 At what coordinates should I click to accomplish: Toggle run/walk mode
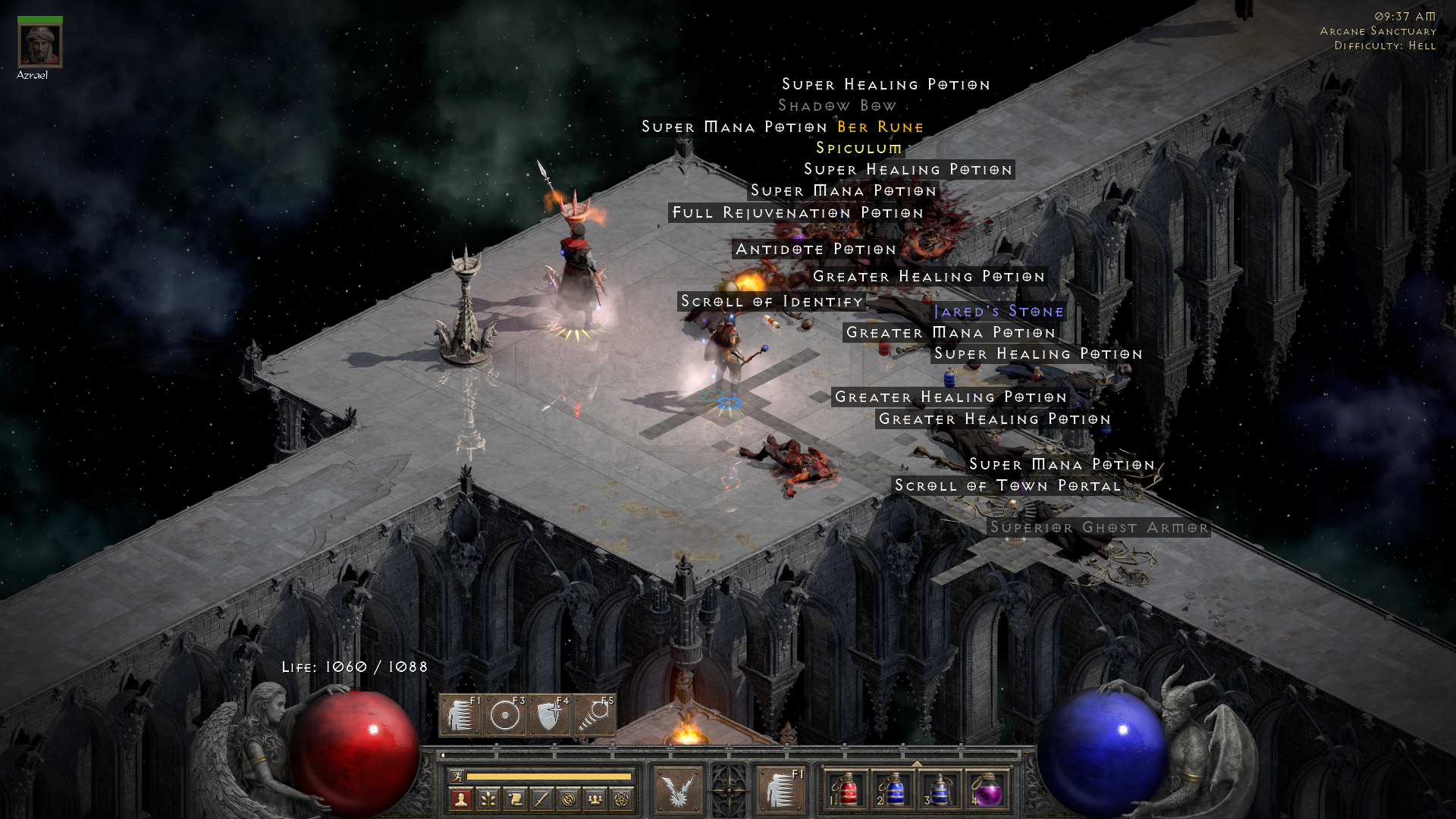tap(457, 777)
